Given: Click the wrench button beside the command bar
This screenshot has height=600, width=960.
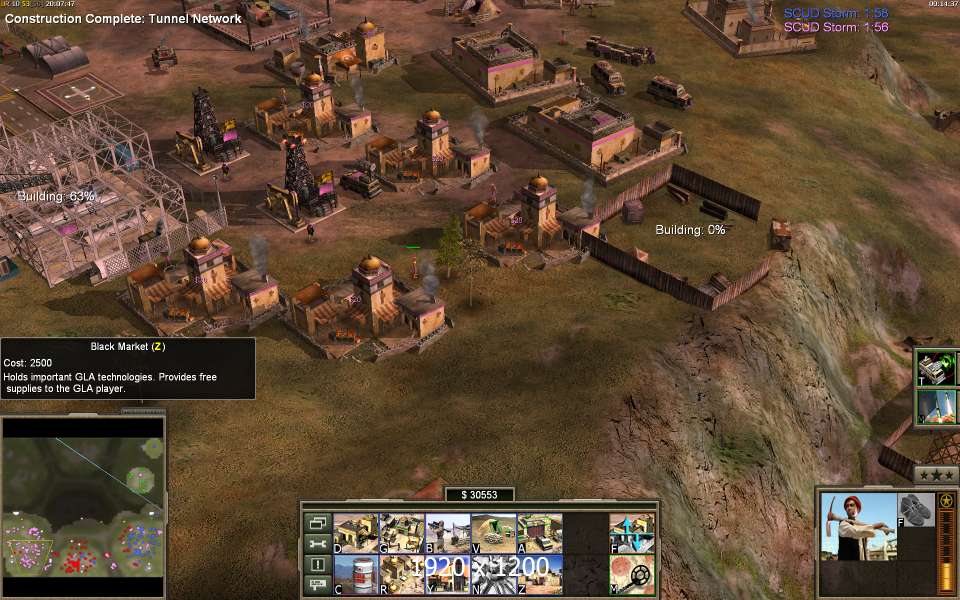Looking at the screenshot, I should coord(317,543).
